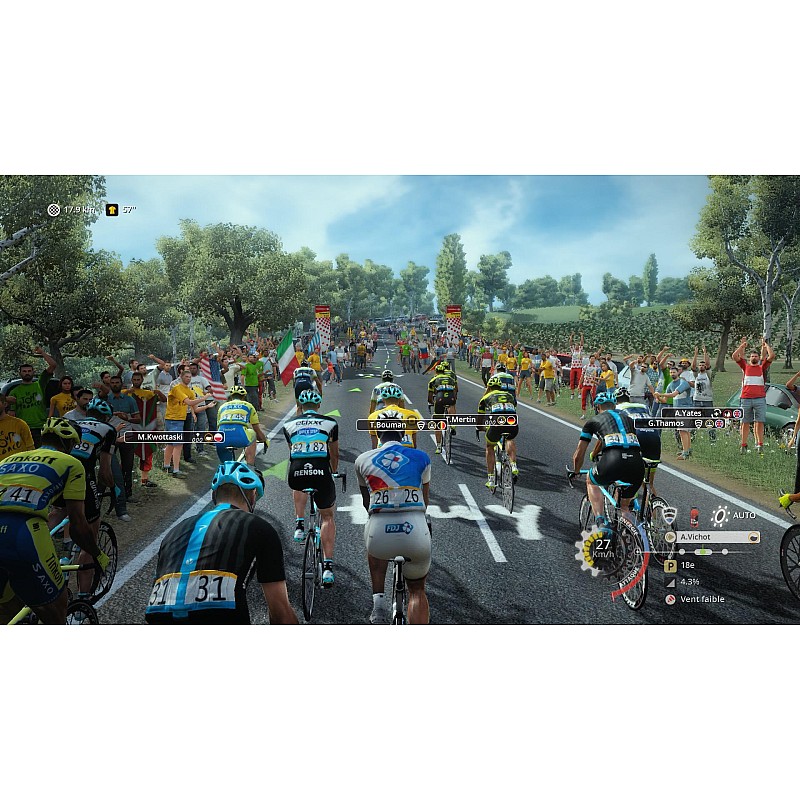800x800 pixels.
Task: Toggle the AUTO sun gear icon
Action: (x=720, y=515)
